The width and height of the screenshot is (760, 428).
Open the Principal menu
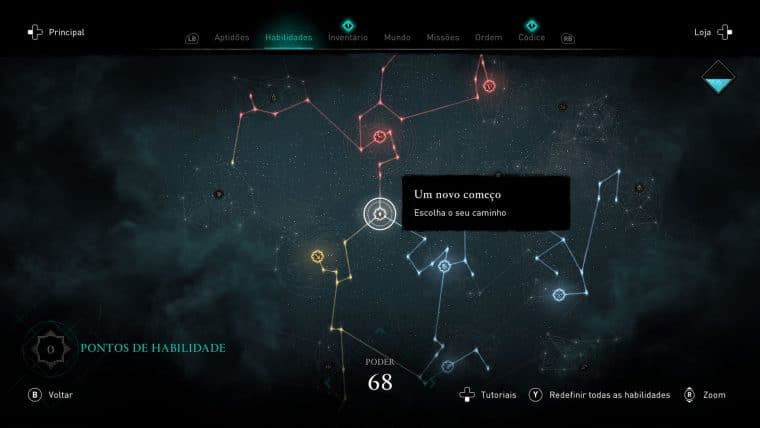click(56, 32)
